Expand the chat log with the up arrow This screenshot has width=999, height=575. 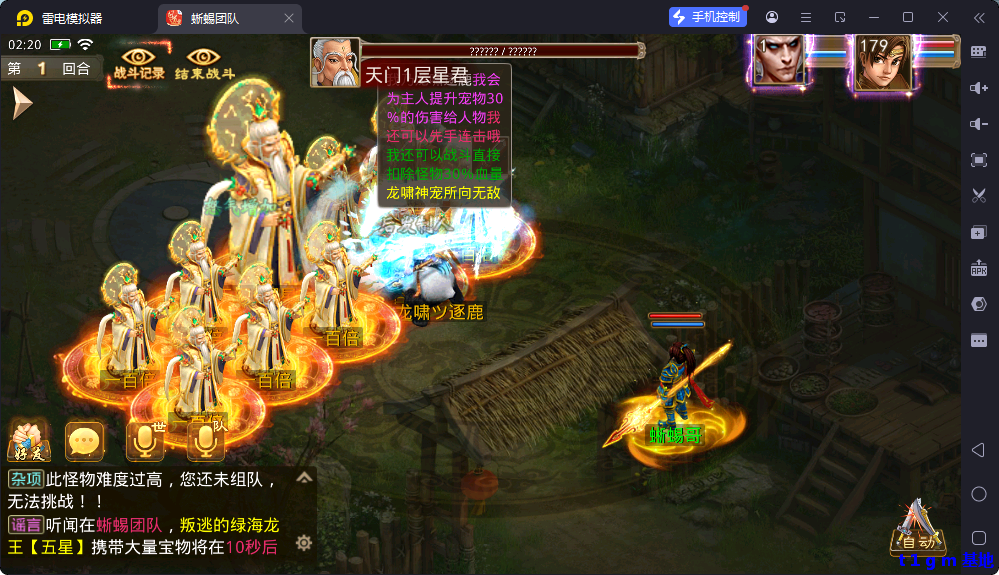[304, 478]
